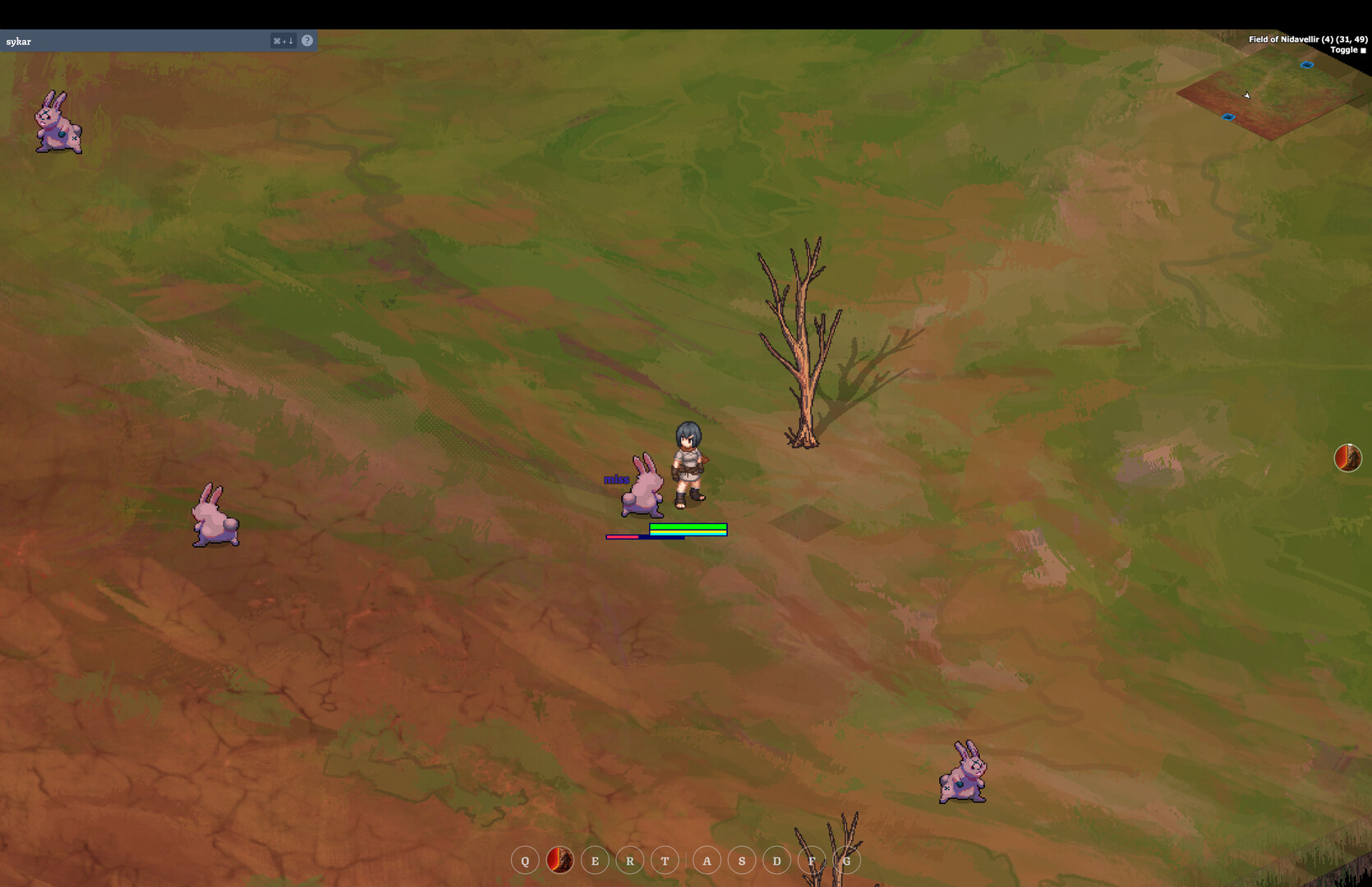This screenshot has height=887, width=1372.
Task: Click the R hotbar skill slot
Action: [x=629, y=861]
